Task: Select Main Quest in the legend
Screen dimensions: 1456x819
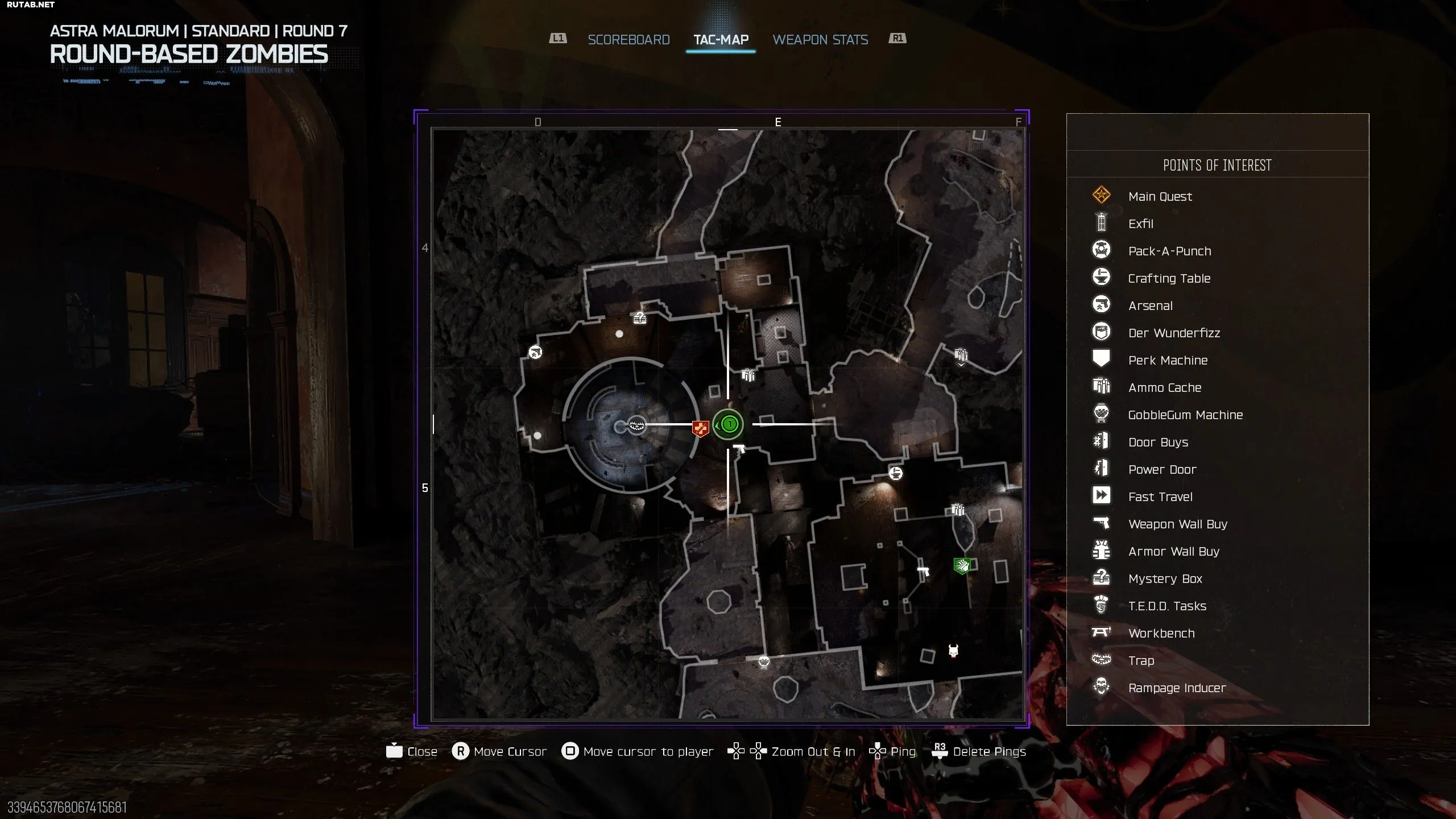Action: tap(1160, 197)
